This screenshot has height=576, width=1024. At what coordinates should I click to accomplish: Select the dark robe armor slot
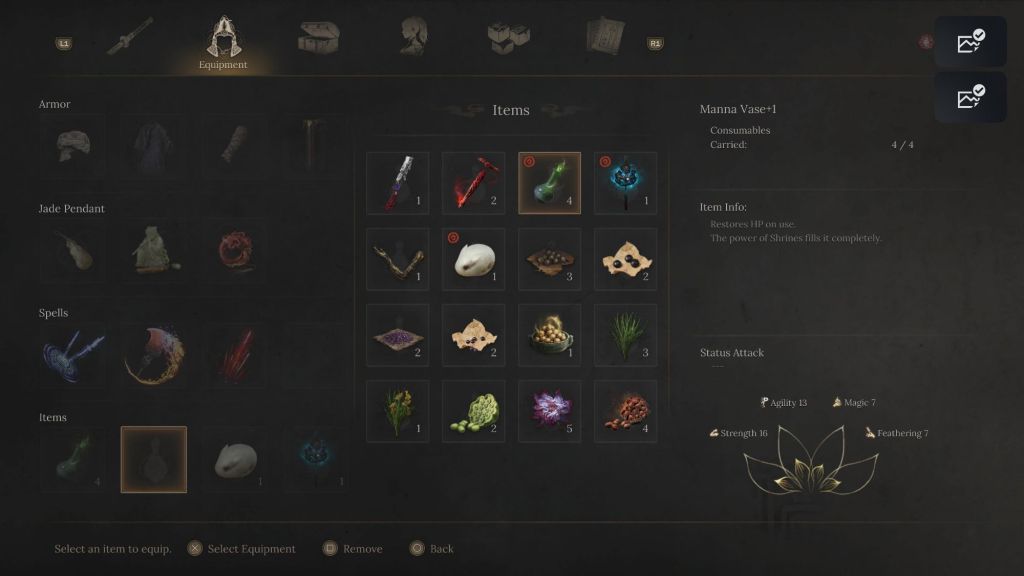(154, 146)
